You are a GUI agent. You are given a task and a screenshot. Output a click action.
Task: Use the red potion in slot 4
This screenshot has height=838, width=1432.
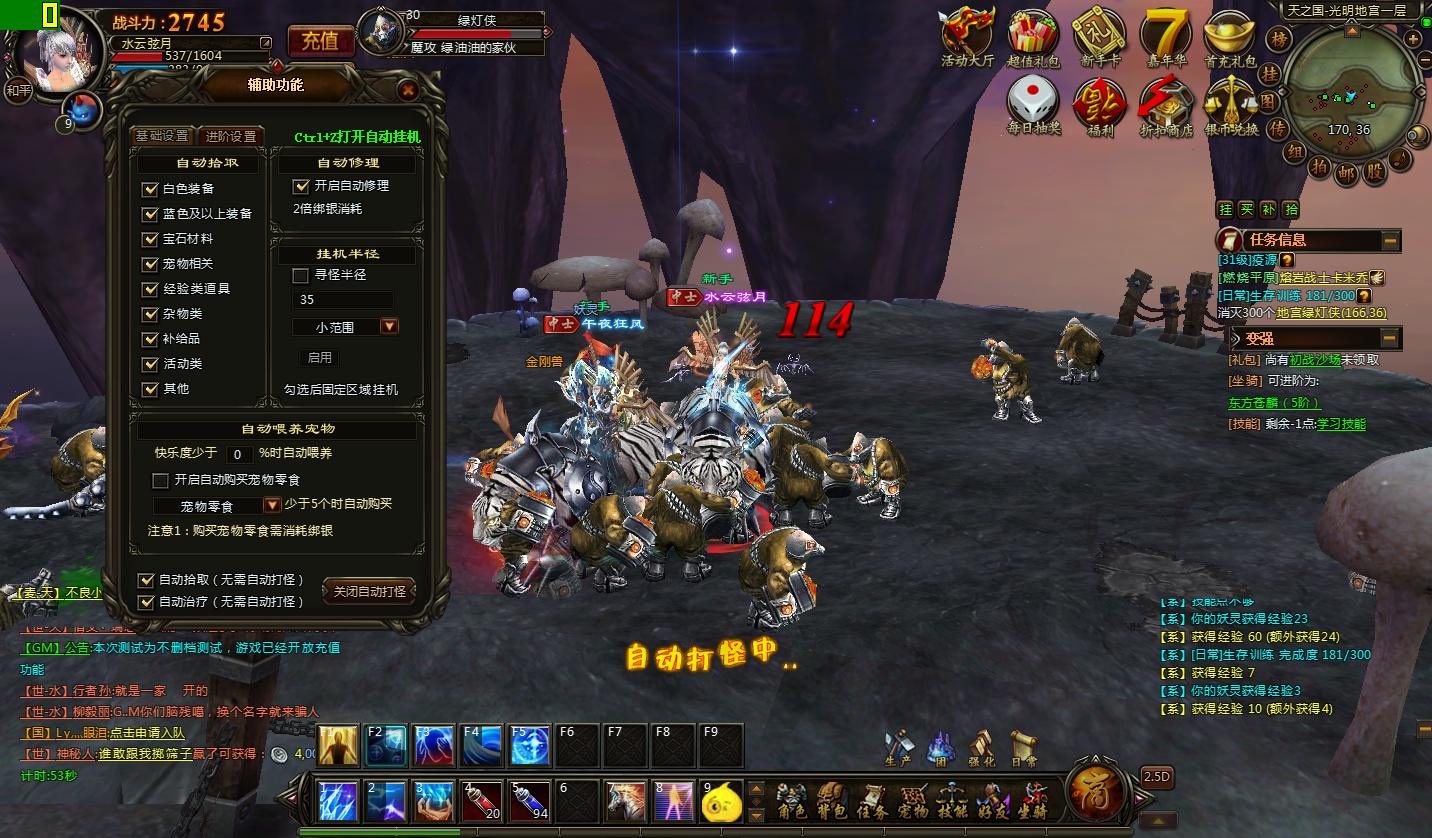click(x=482, y=801)
